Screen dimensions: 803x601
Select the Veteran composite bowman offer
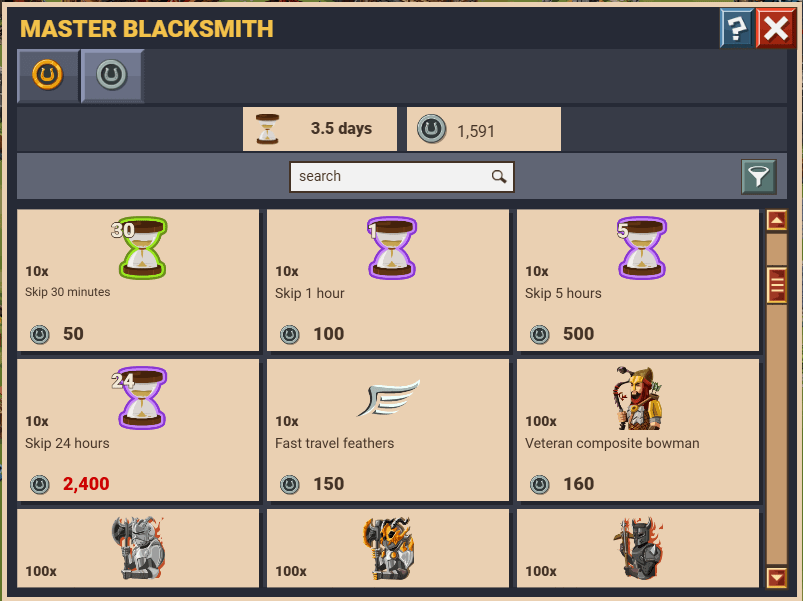pos(638,430)
